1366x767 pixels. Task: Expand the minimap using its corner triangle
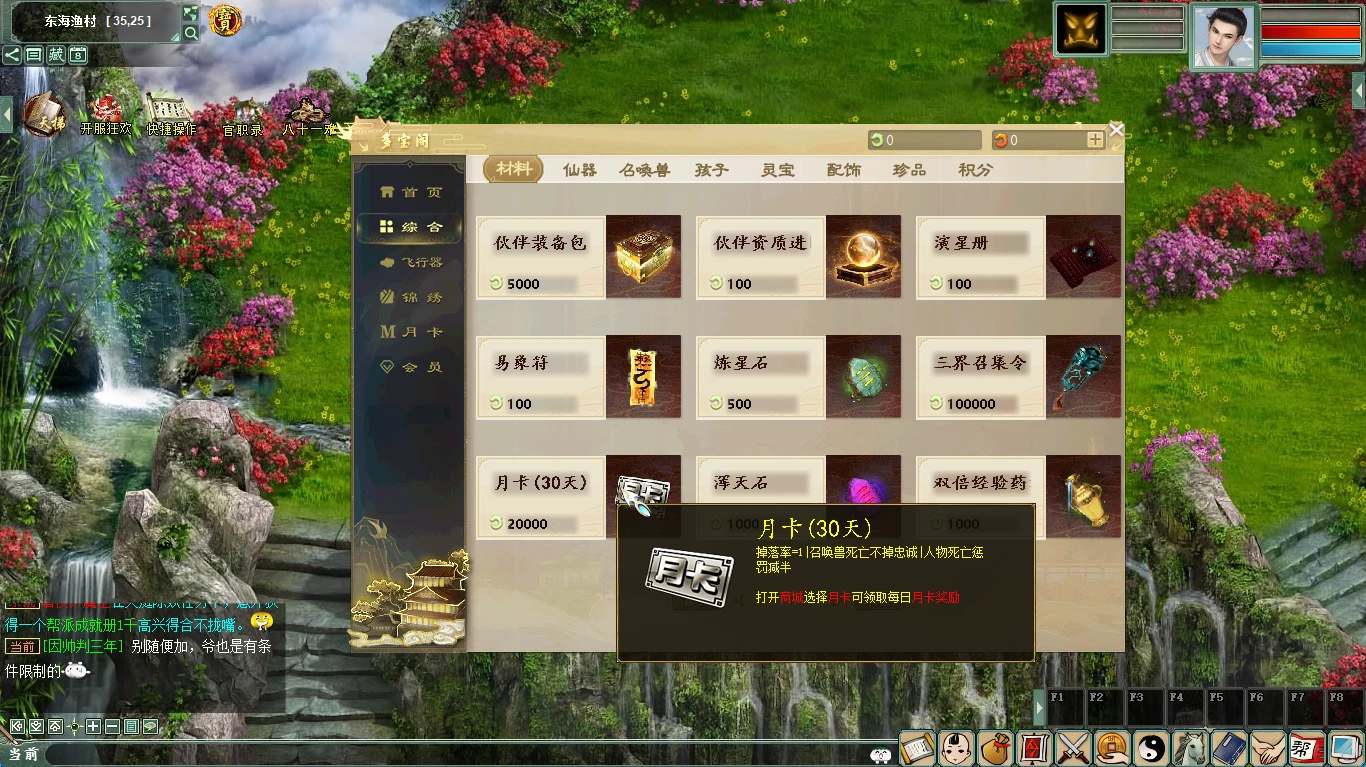[176, 37]
